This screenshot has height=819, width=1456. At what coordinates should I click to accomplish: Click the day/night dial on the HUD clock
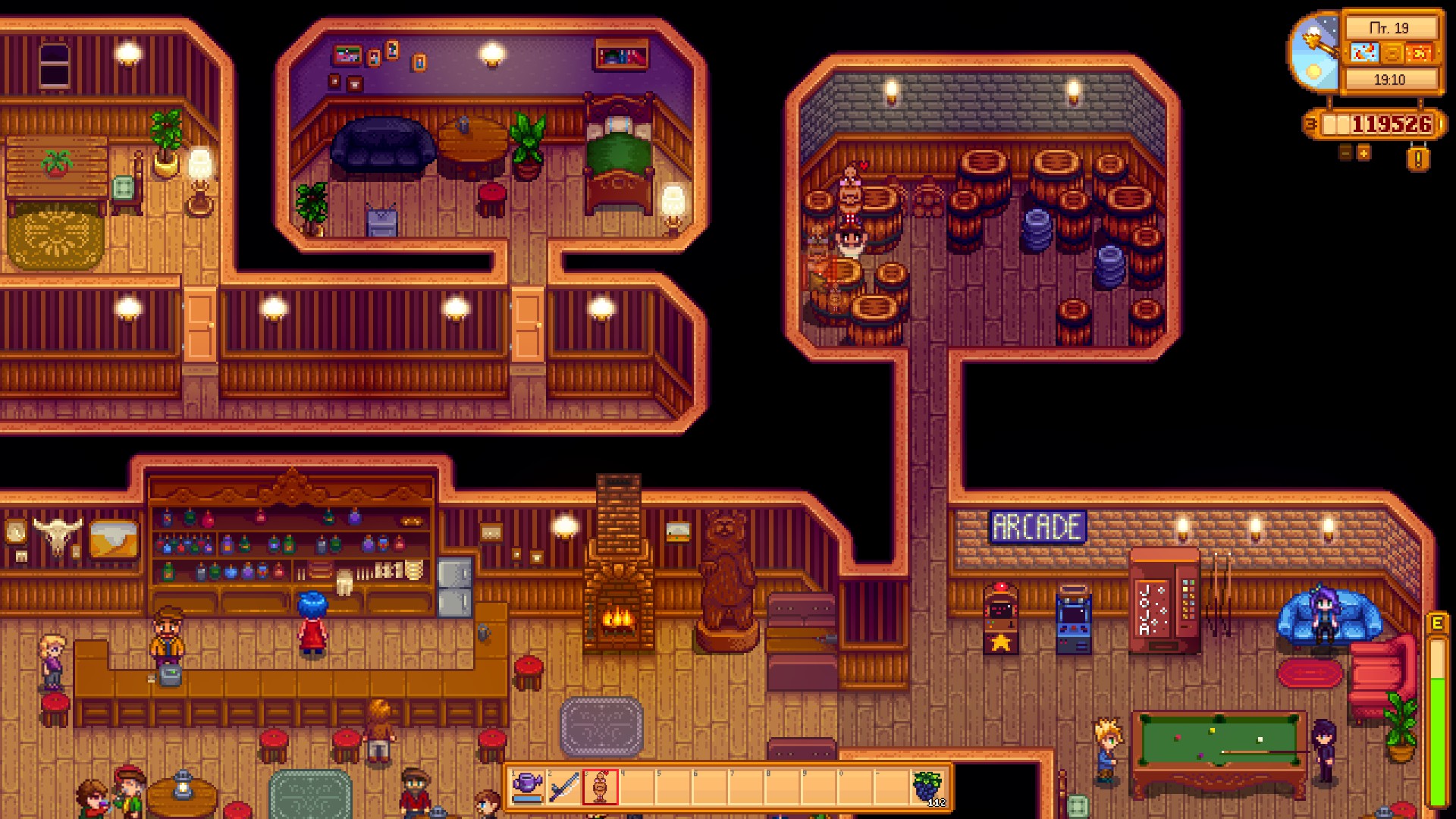click(x=1314, y=54)
